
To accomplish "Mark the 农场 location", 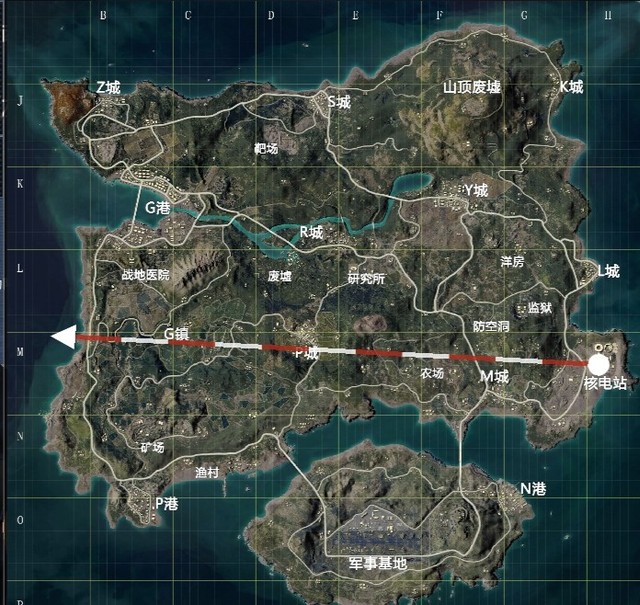I will point(432,373).
